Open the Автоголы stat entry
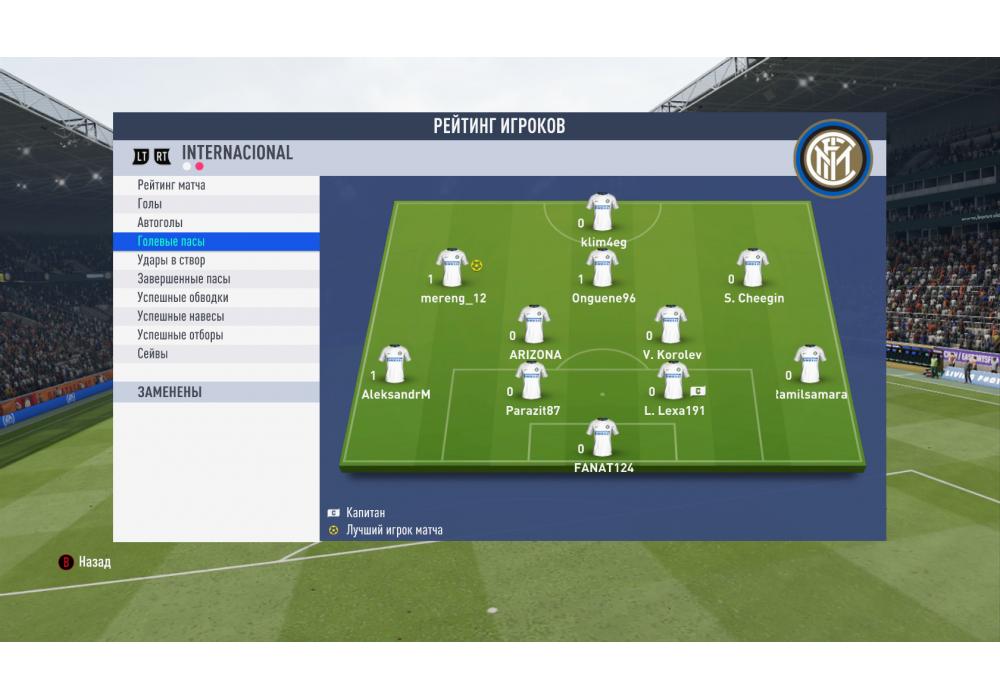 pos(160,223)
